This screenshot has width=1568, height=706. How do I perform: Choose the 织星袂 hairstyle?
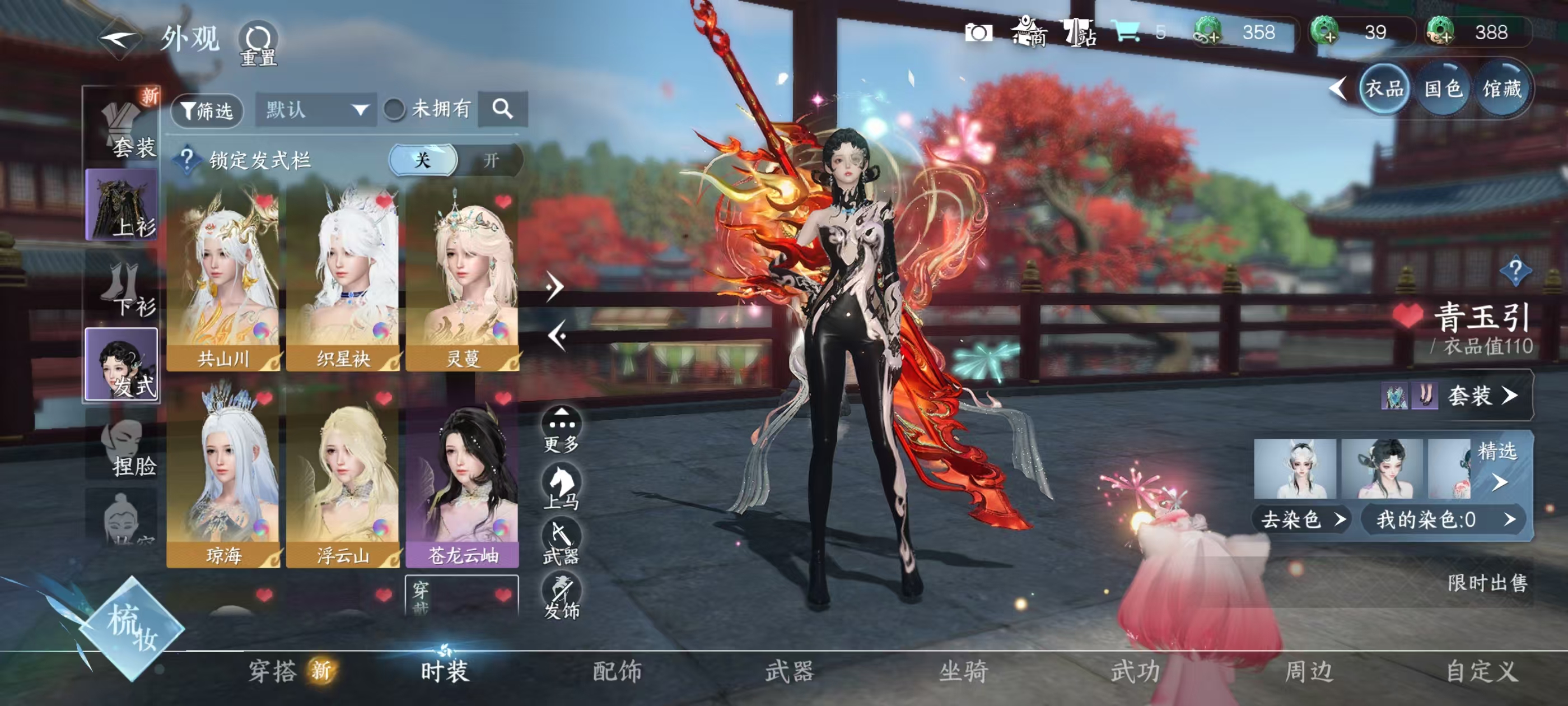click(x=343, y=280)
